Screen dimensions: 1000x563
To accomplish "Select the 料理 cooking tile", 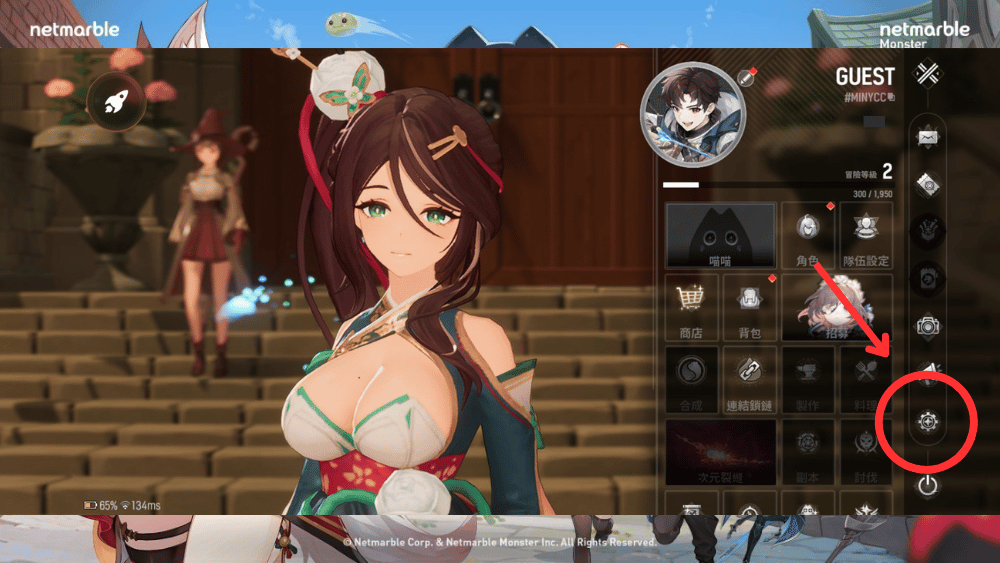I will pos(866,379).
